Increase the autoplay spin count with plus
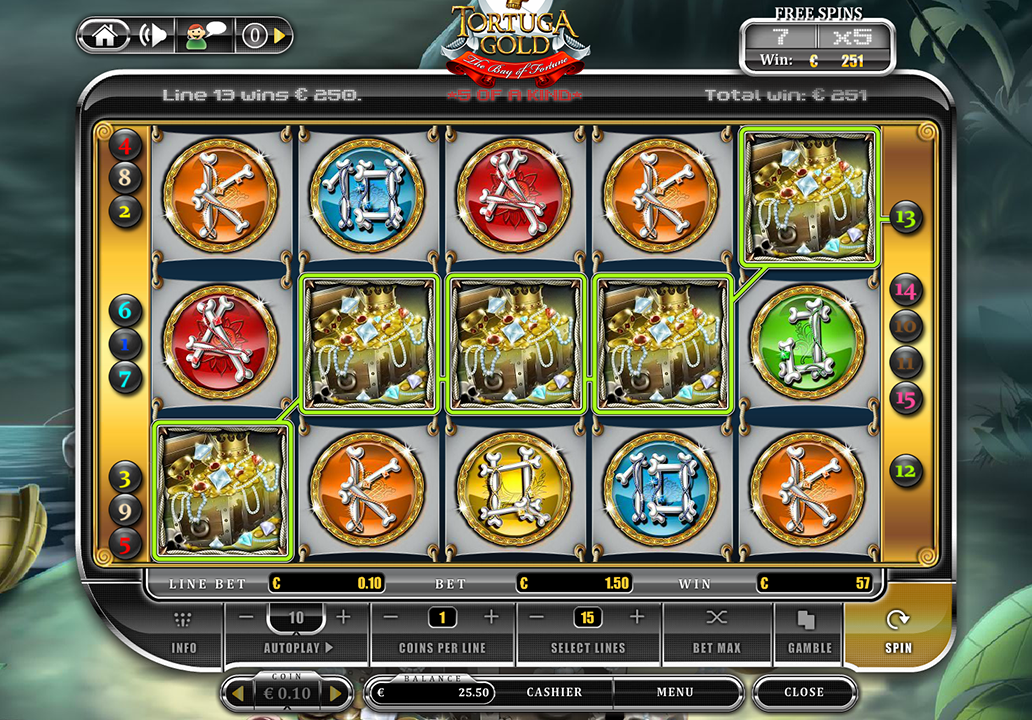This screenshot has width=1032, height=720. 343,617
